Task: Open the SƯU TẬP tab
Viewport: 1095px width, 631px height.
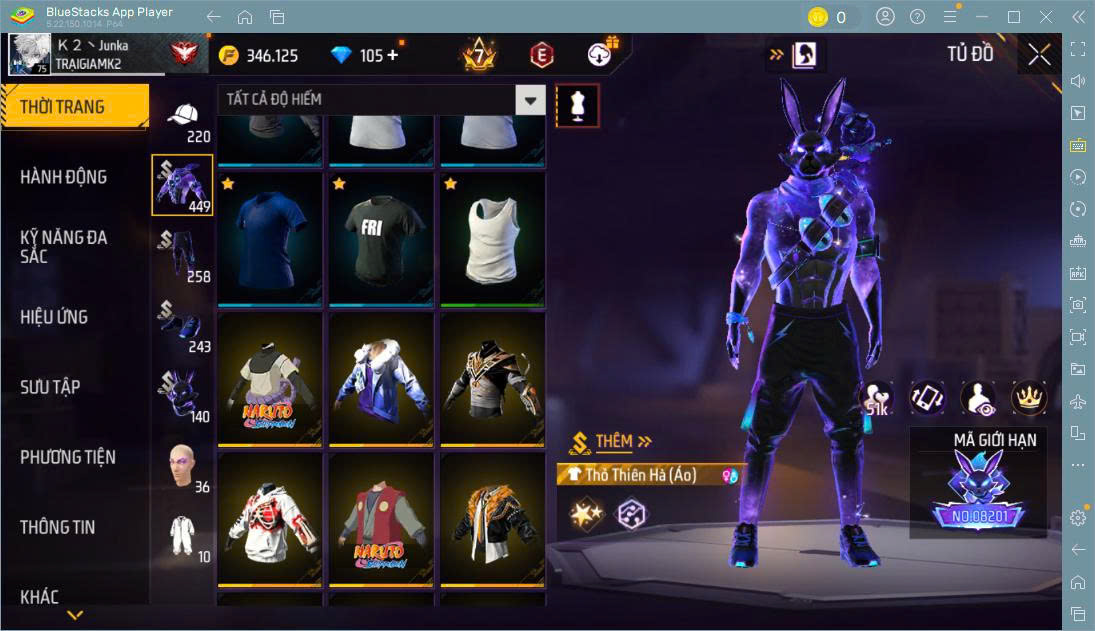Action: (50, 387)
